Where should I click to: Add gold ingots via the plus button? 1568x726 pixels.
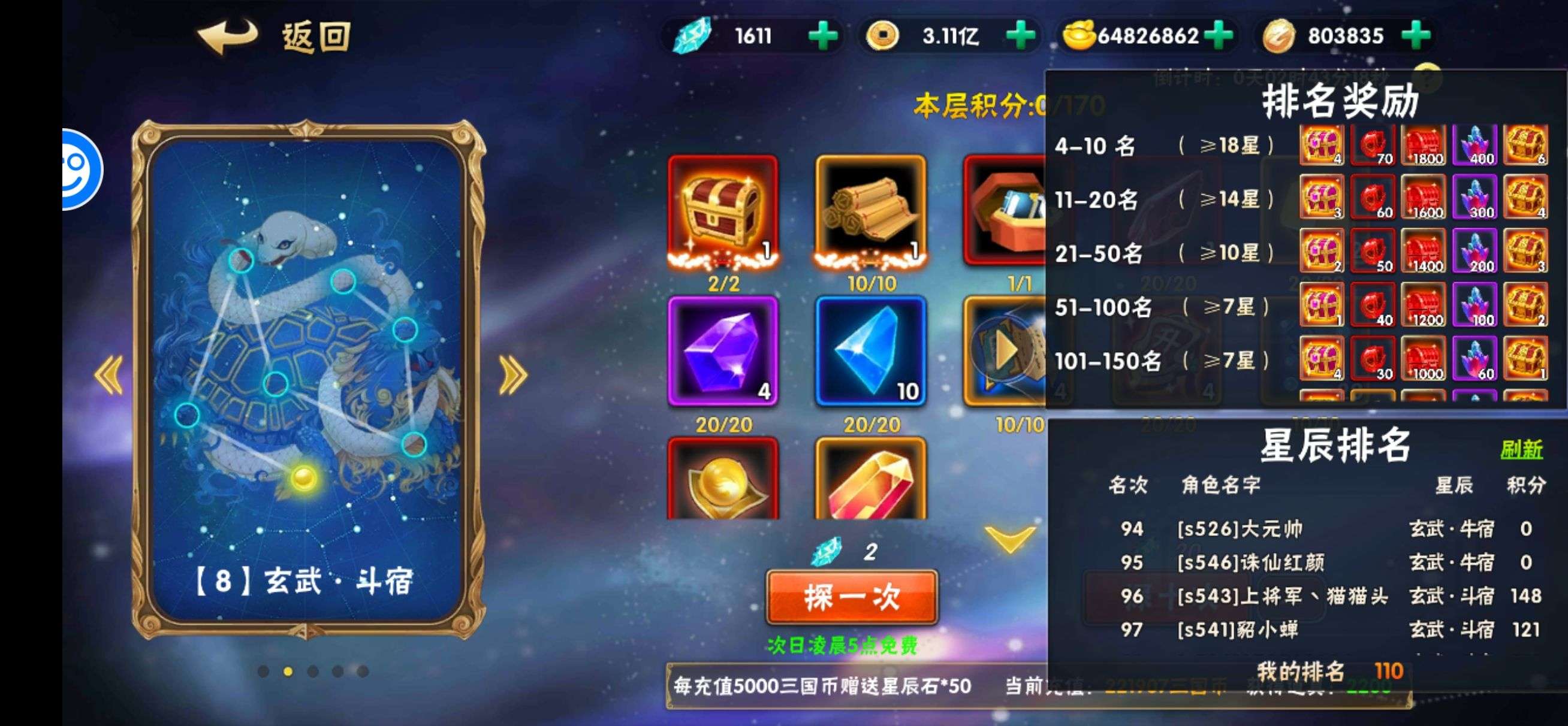(x=1219, y=36)
